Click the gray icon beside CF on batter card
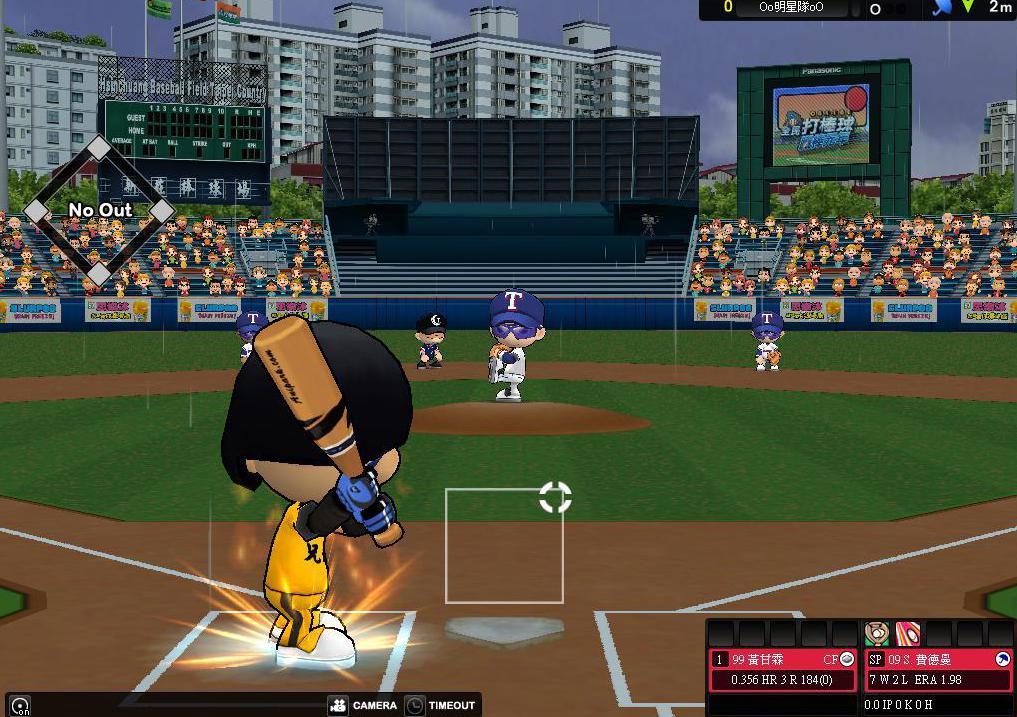Viewport: 1017px width, 717px height. pyautogui.click(x=847, y=659)
